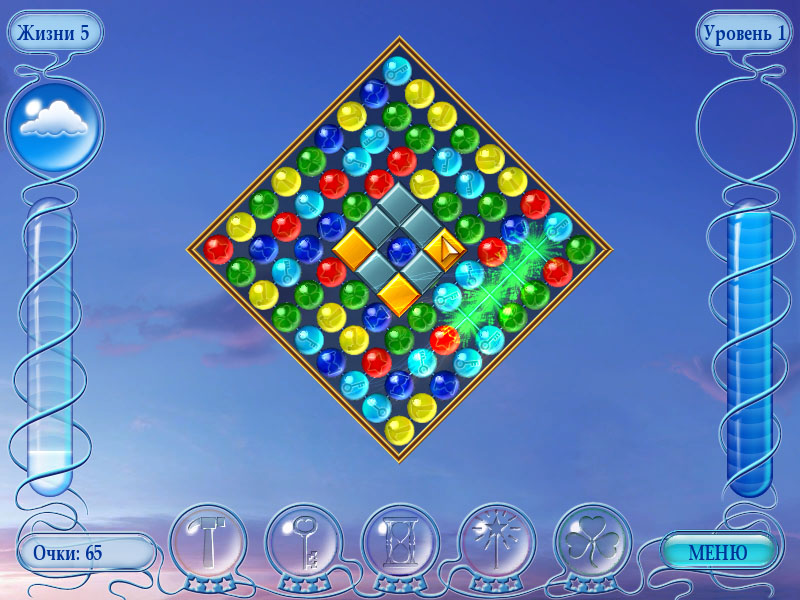Click the red ball at the board's left tip
The width and height of the screenshot is (800, 600).
tap(219, 249)
